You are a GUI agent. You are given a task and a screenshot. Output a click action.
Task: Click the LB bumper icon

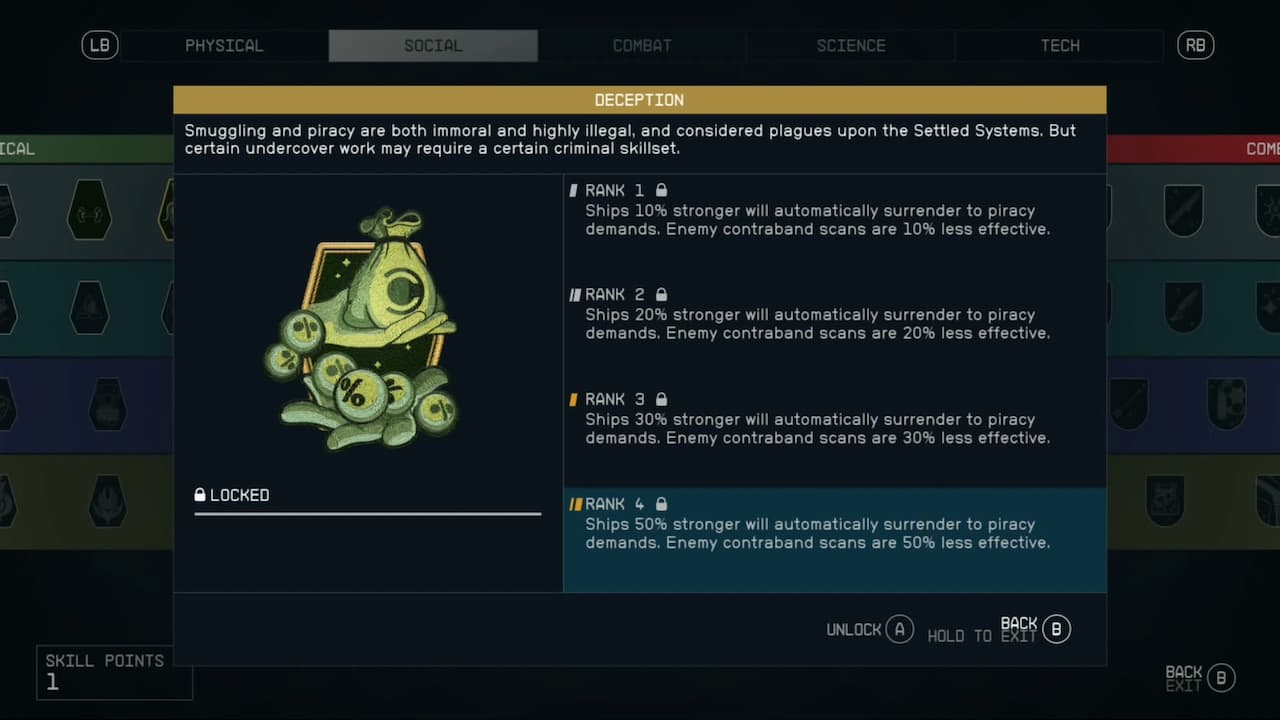click(99, 45)
